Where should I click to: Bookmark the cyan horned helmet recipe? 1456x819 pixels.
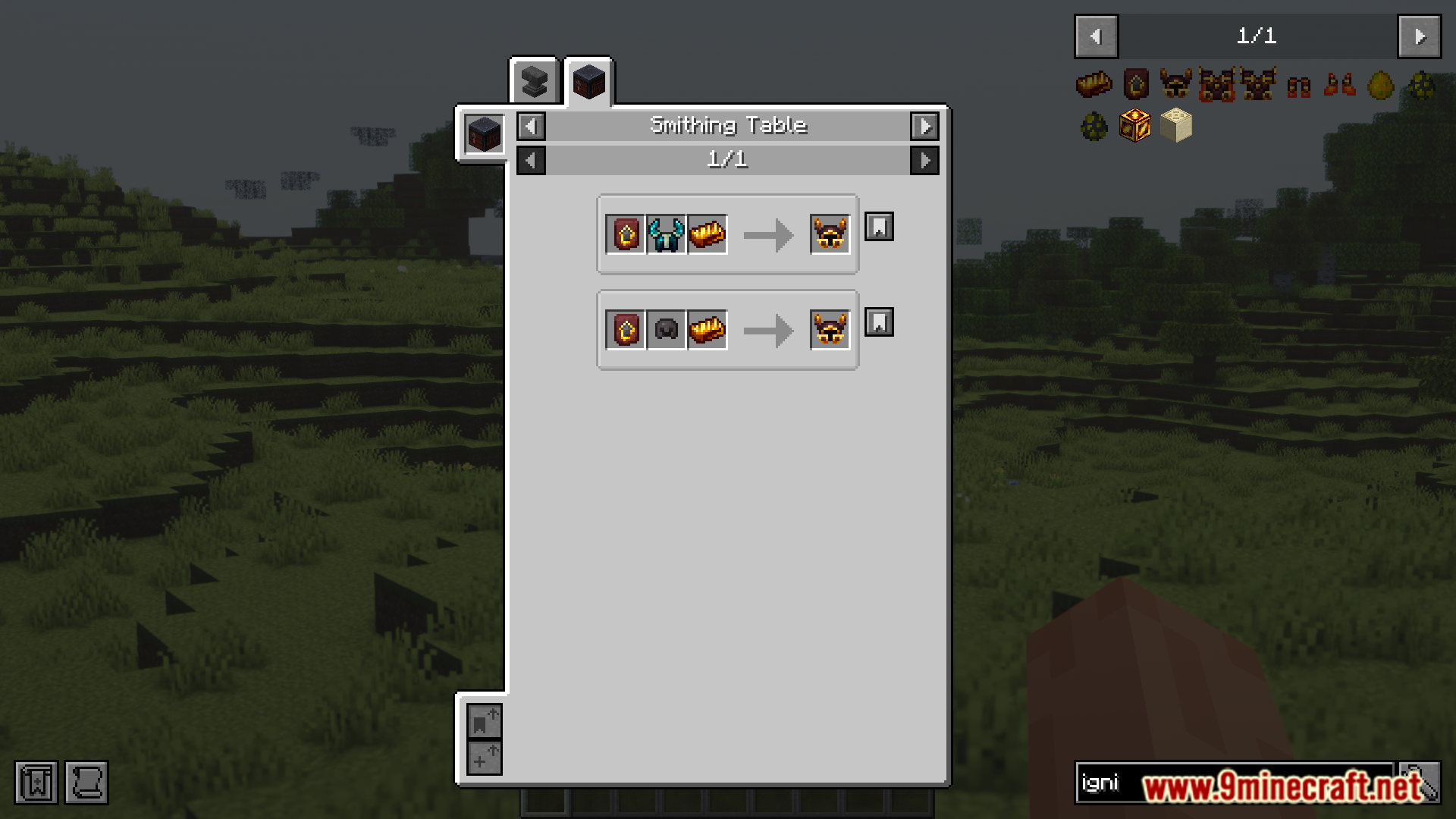coord(879,227)
